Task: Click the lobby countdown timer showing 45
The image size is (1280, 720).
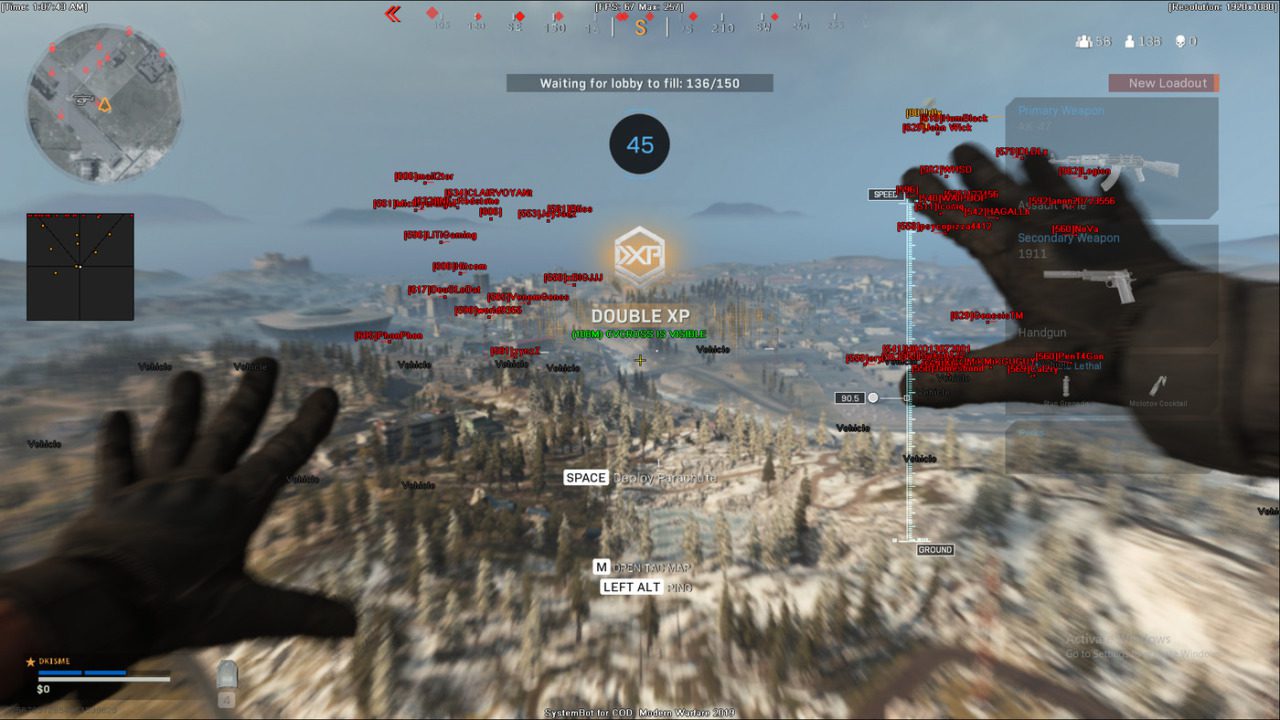Action: 640,144
